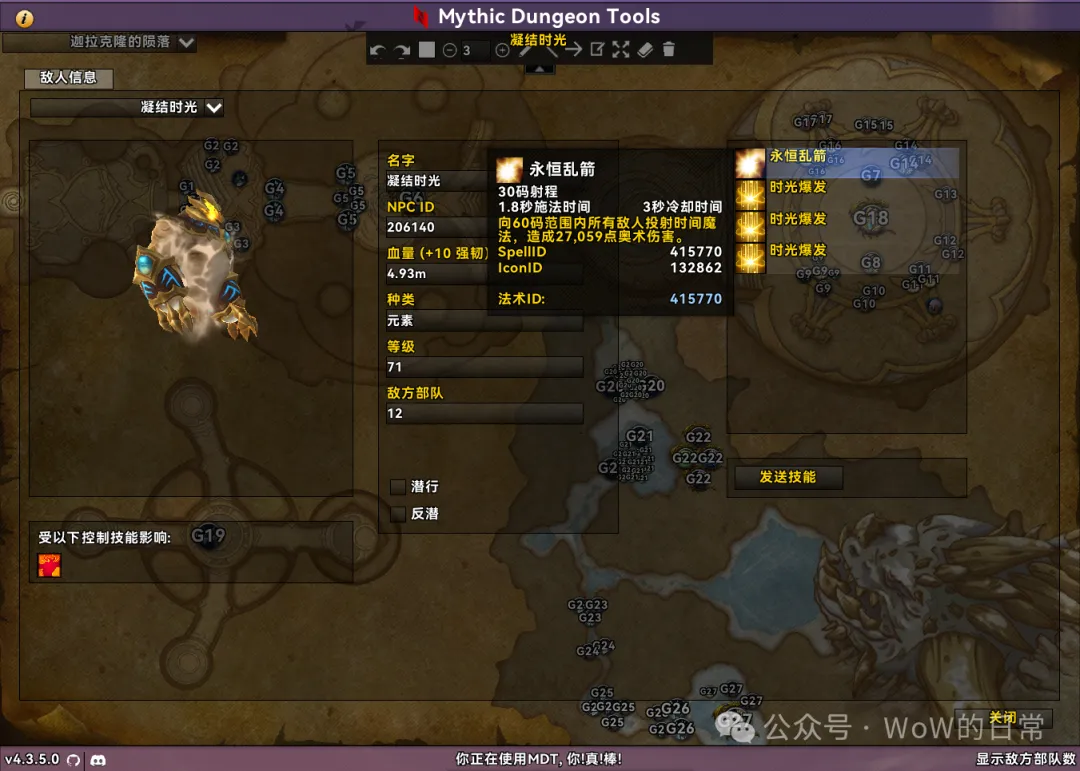
Task: Open the Discord icon link
Action: pos(98,760)
